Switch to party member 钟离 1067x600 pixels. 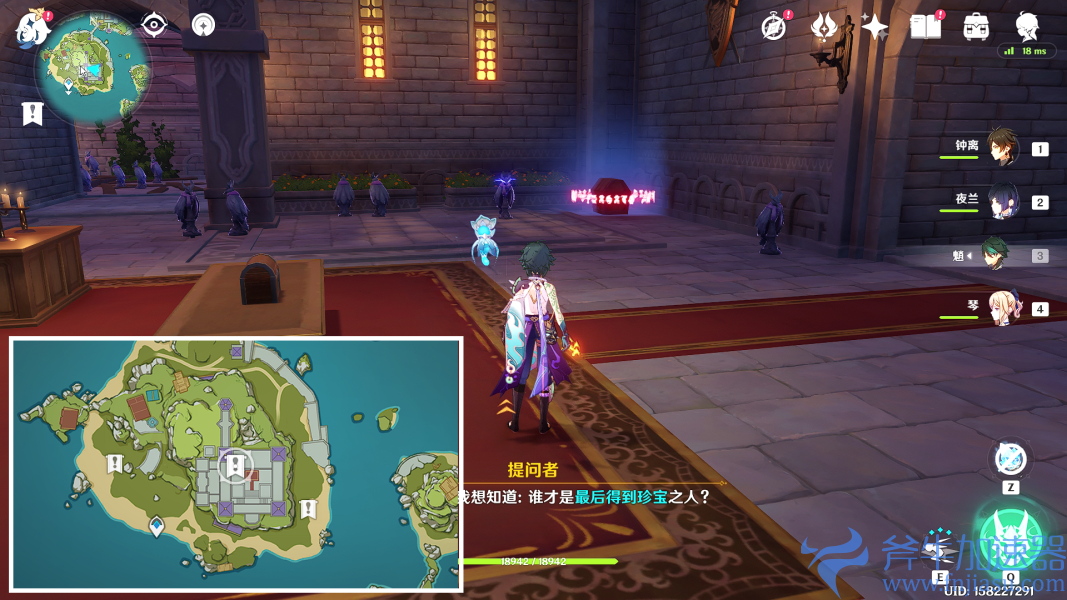(x=1002, y=148)
